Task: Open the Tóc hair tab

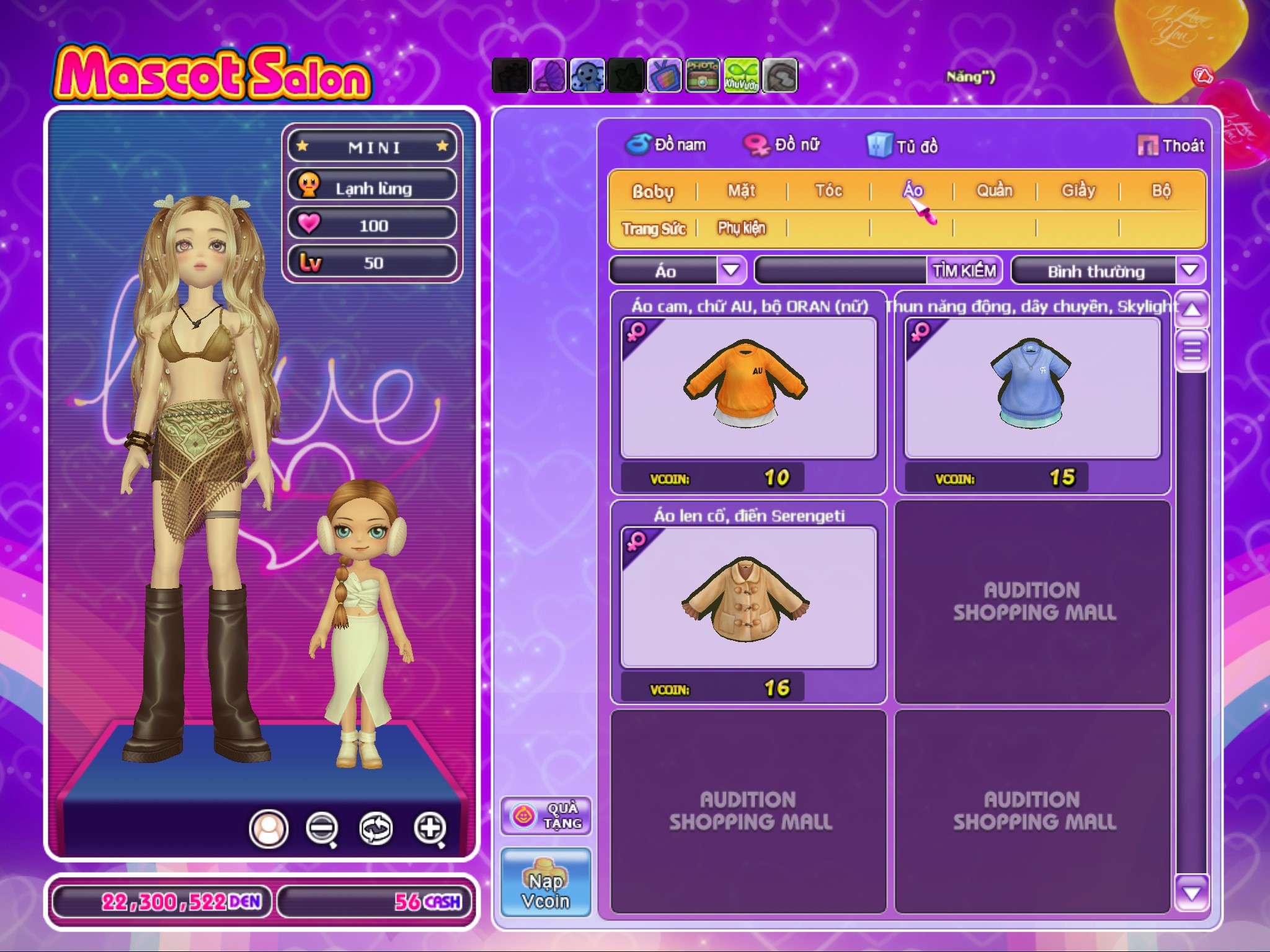Action: [x=828, y=190]
